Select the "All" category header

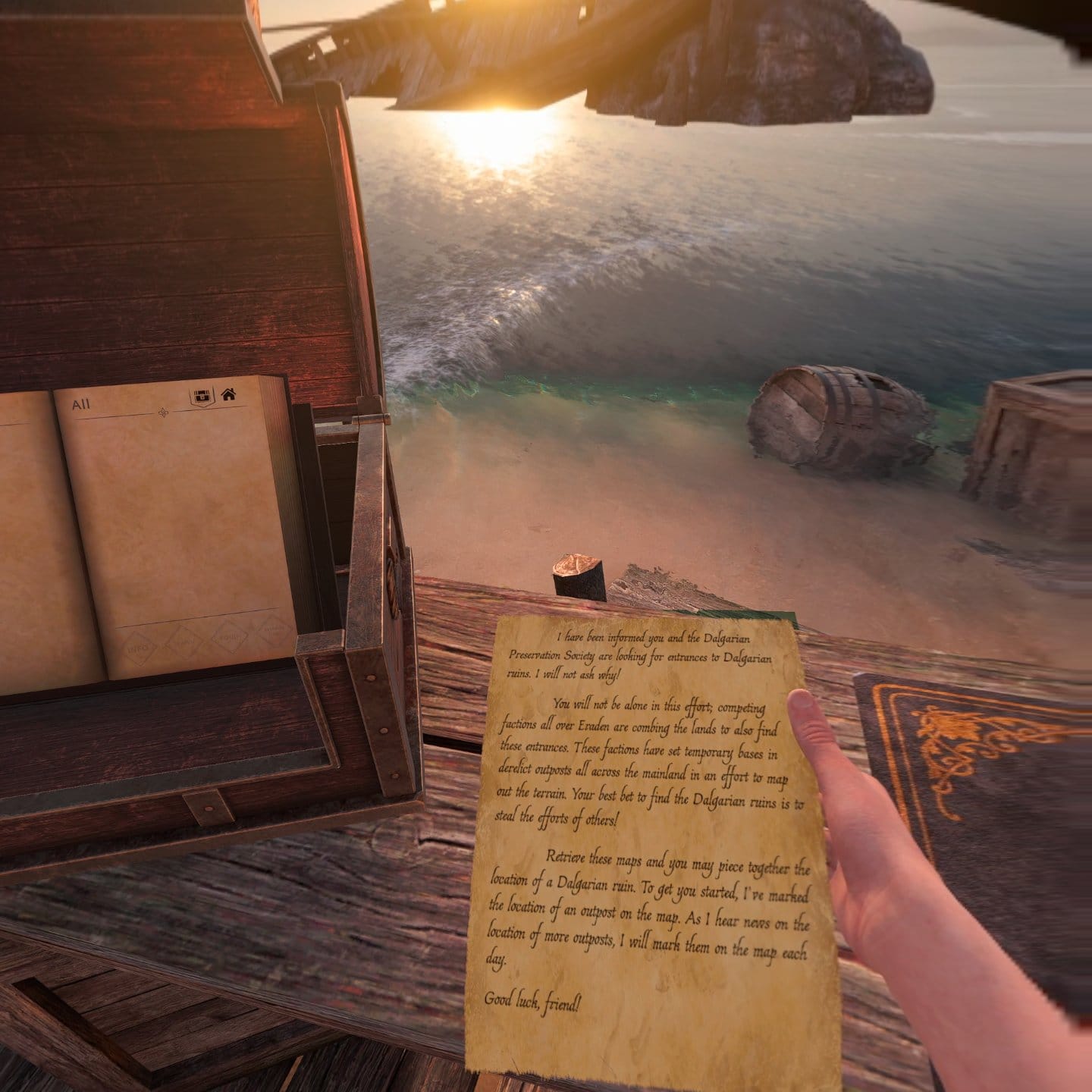coord(81,403)
